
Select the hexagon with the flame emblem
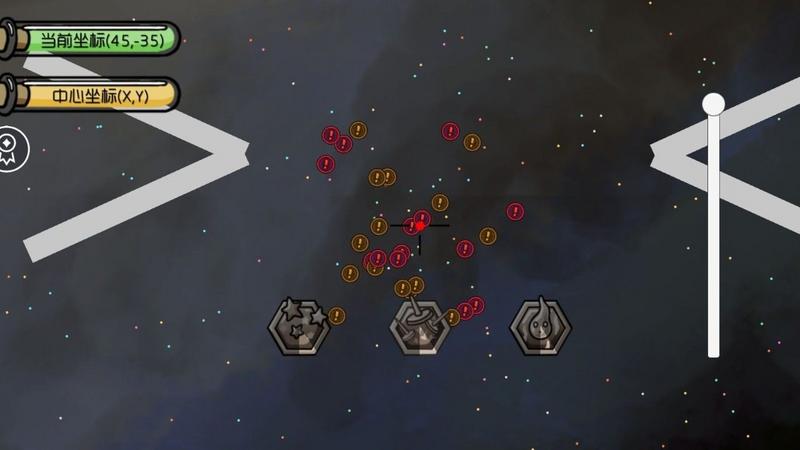[541, 326]
